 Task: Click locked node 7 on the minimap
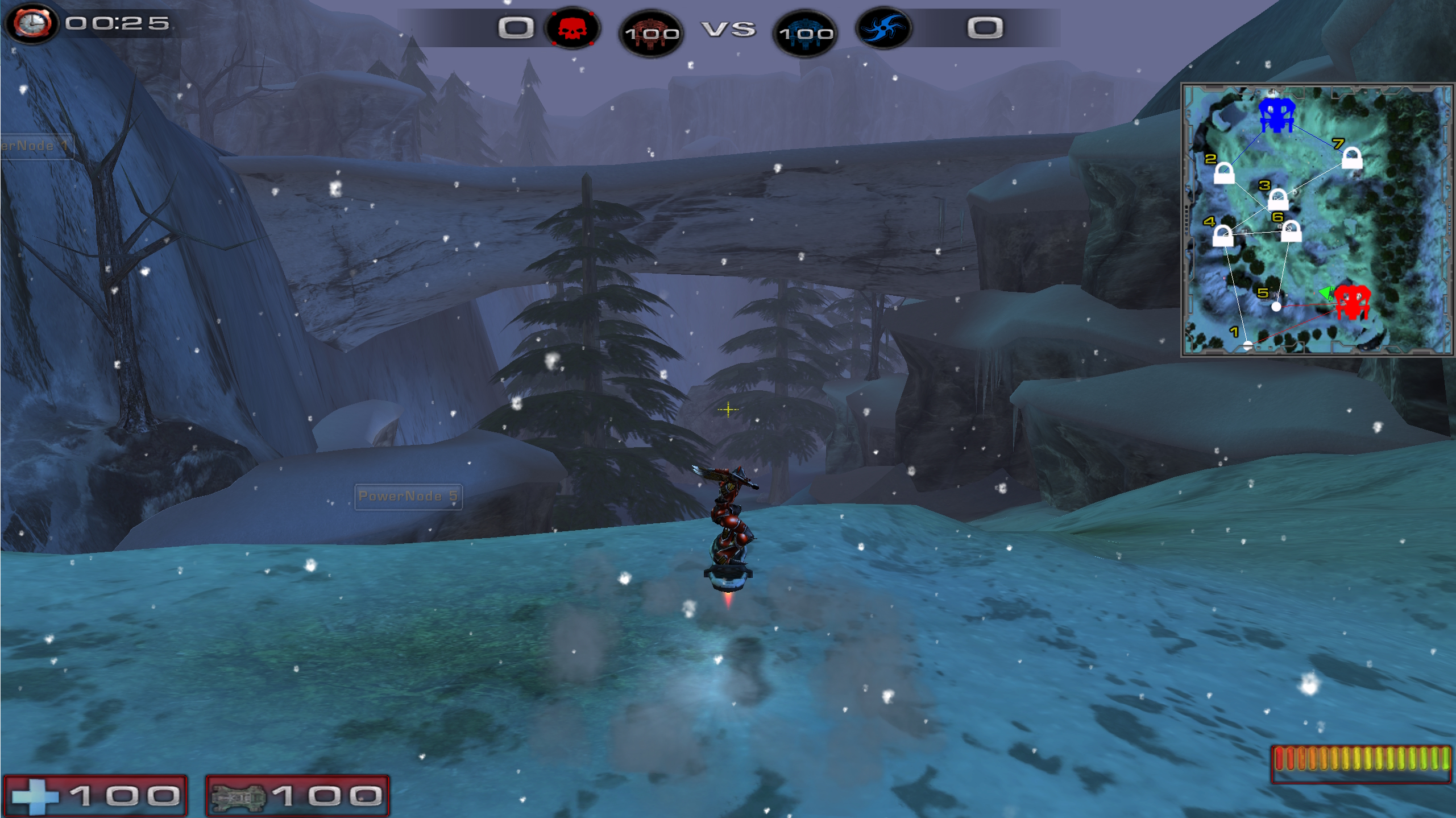tap(1351, 158)
